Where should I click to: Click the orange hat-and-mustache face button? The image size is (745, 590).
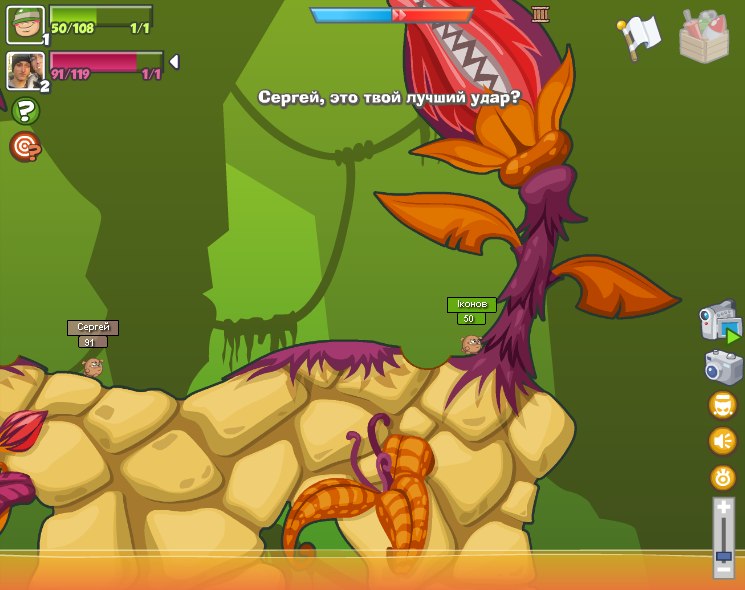[x=723, y=405]
